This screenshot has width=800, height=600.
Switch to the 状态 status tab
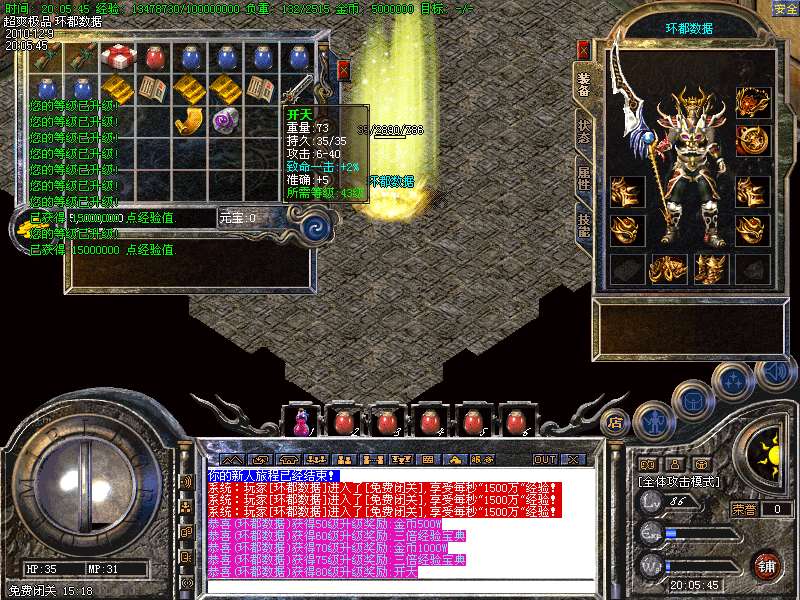(583, 137)
